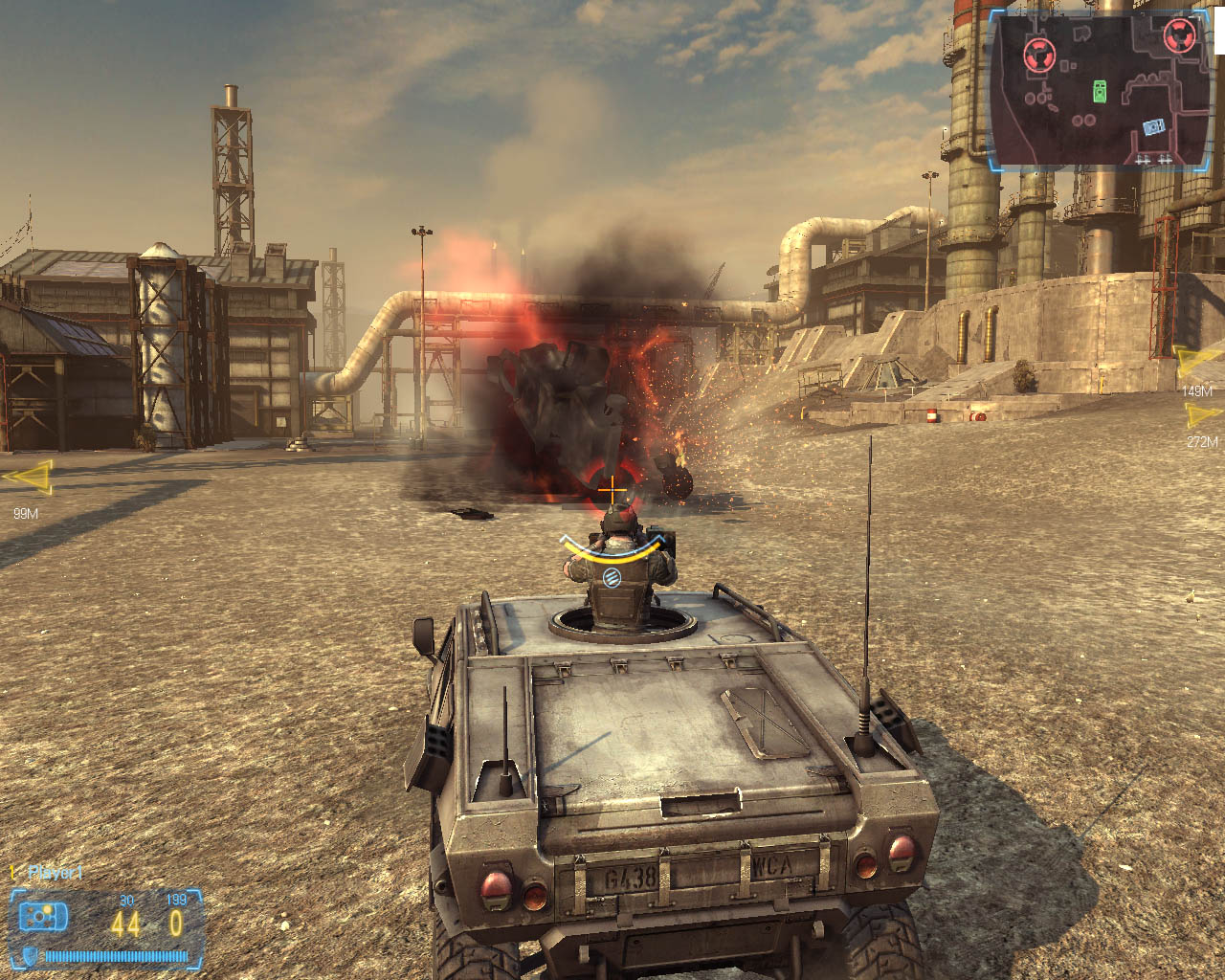Click the Player1 name label
Viewport: 1225px width, 980px height.
pyautogui.click(x=56, y=872)
